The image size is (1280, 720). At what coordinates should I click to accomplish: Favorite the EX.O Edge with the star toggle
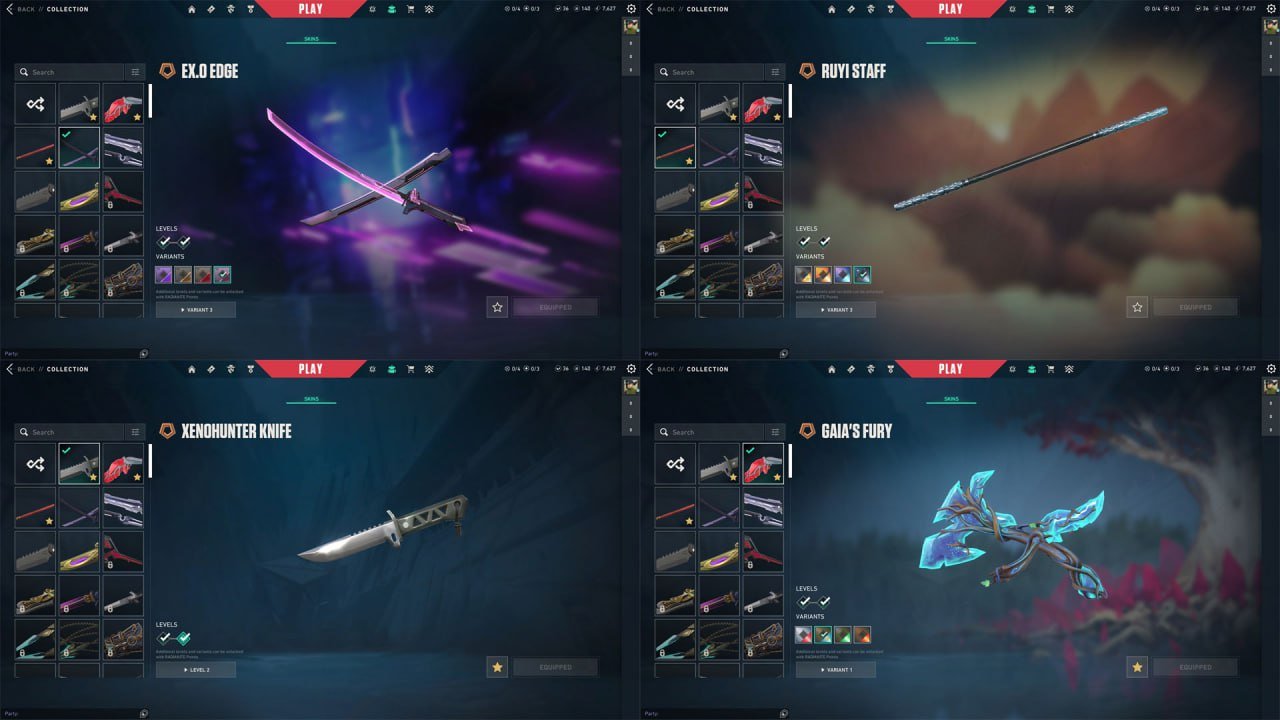pyautogui.click(x=497, y=307)
